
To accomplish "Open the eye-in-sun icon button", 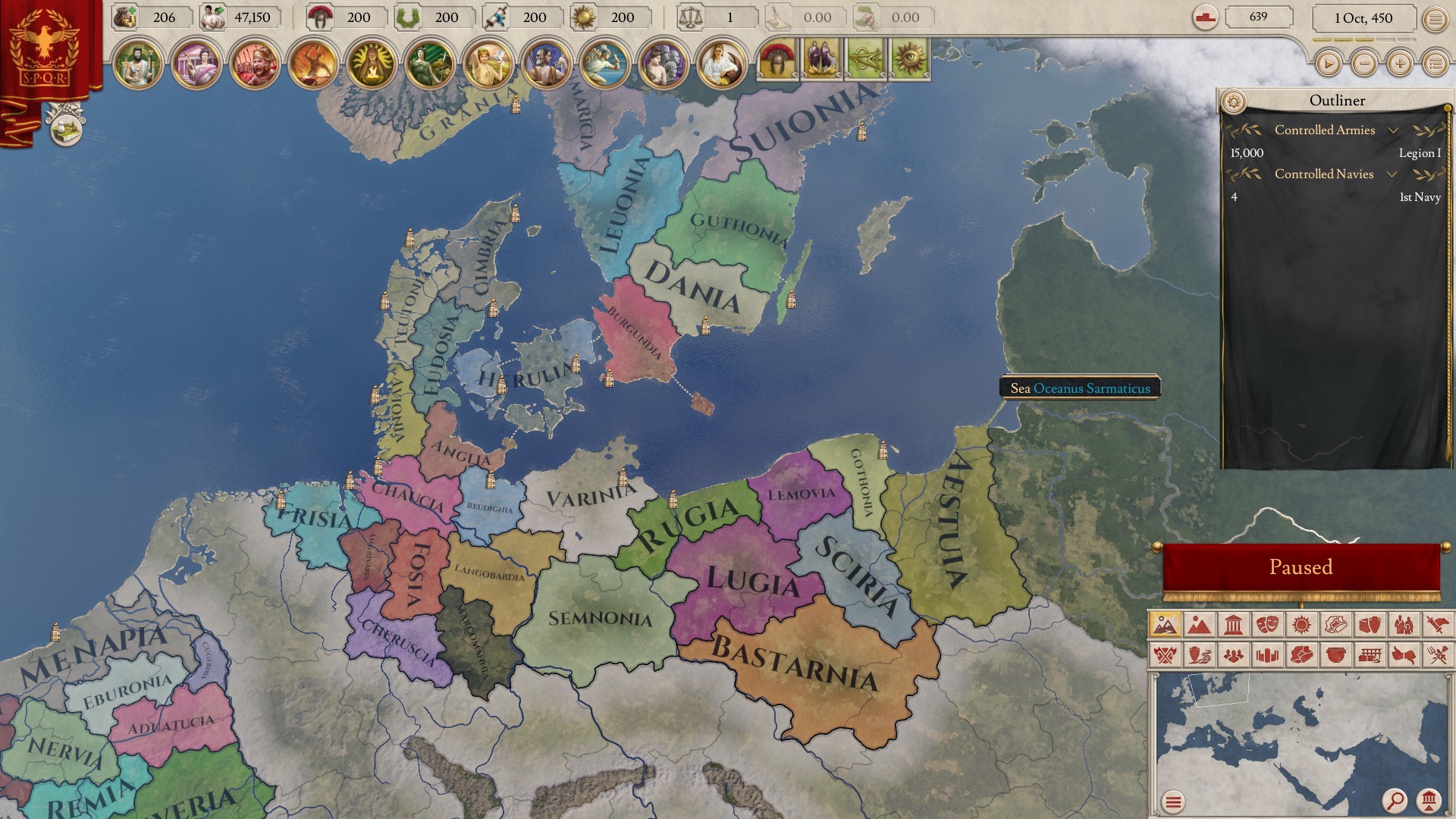I will (910, 60).
